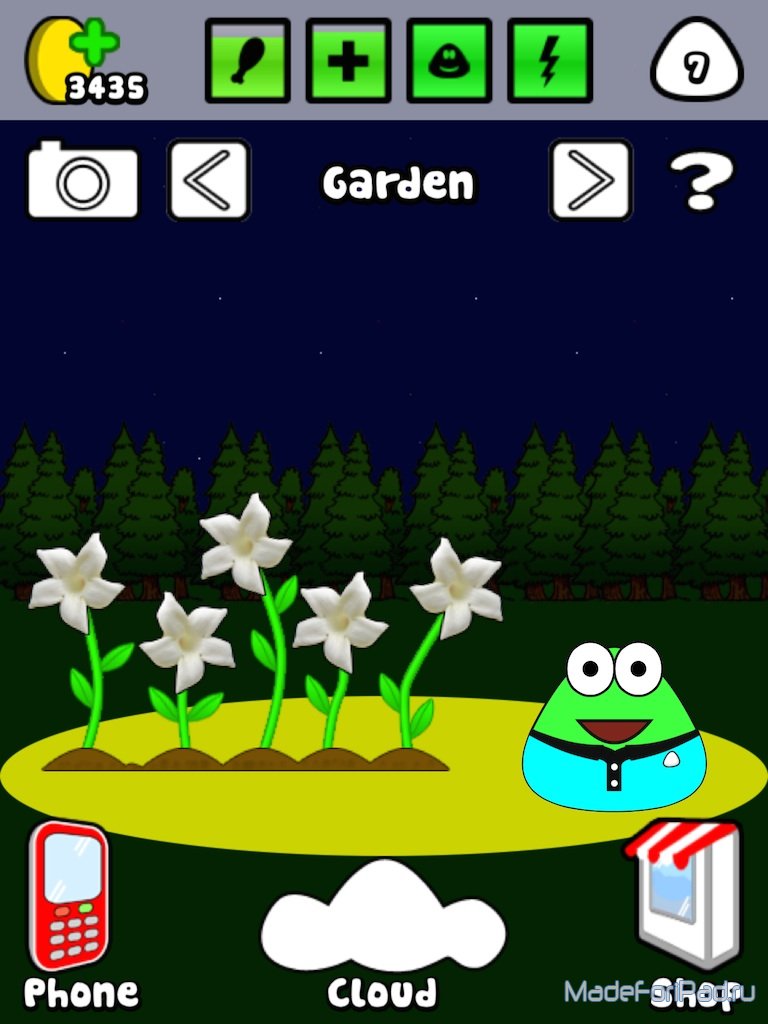Open help with the question mark
The height and width of the screenshot is (1024, 768).
coord(701,182)
